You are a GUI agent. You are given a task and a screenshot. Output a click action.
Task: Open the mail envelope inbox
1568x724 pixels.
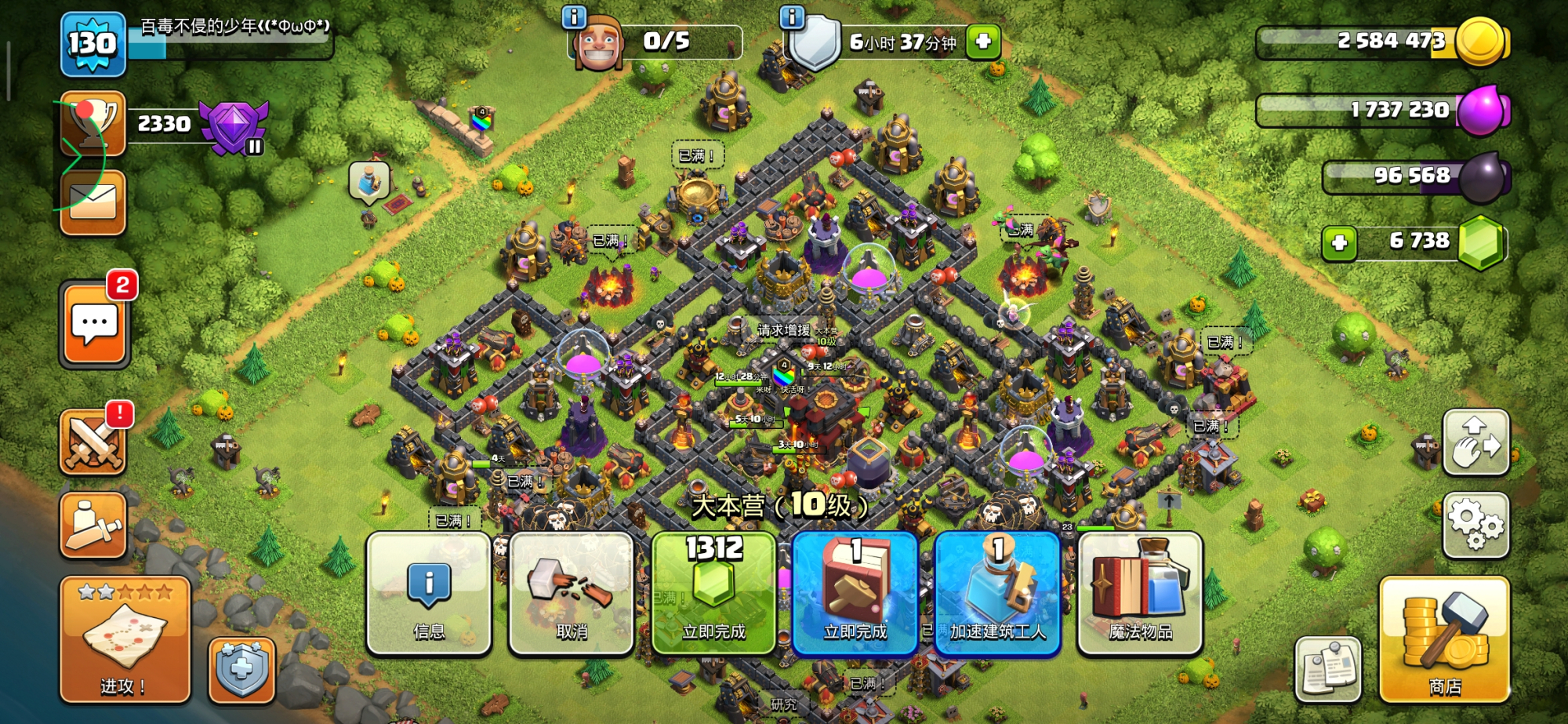coord(93,202)
